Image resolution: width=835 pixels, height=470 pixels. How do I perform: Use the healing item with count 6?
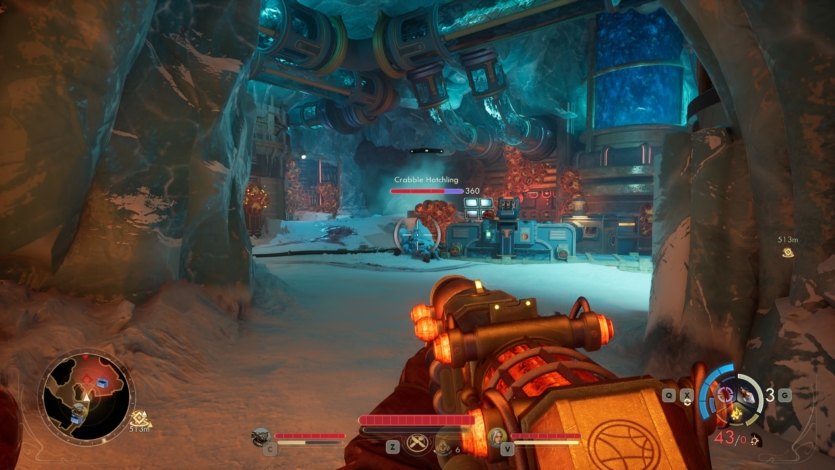tap(443, 448)
